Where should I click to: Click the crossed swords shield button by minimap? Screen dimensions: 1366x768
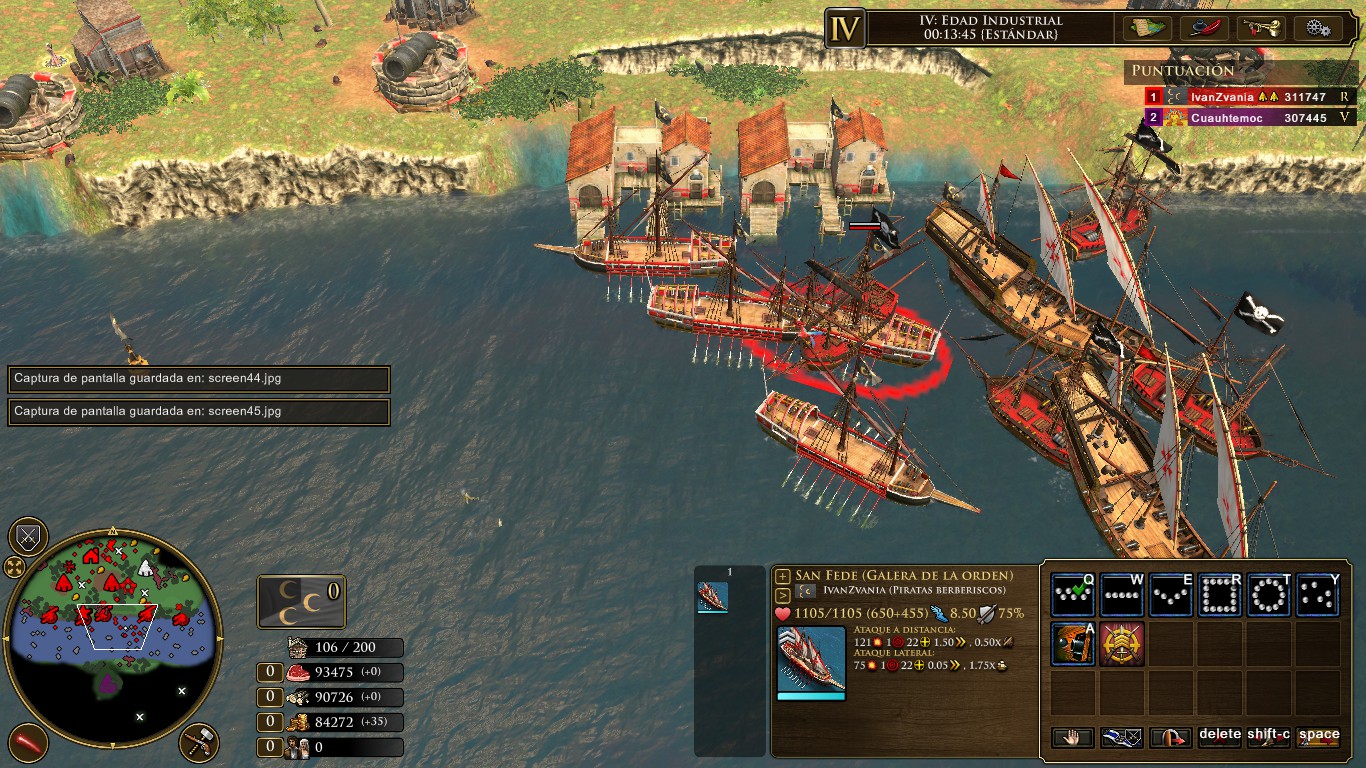pos(28,537)
